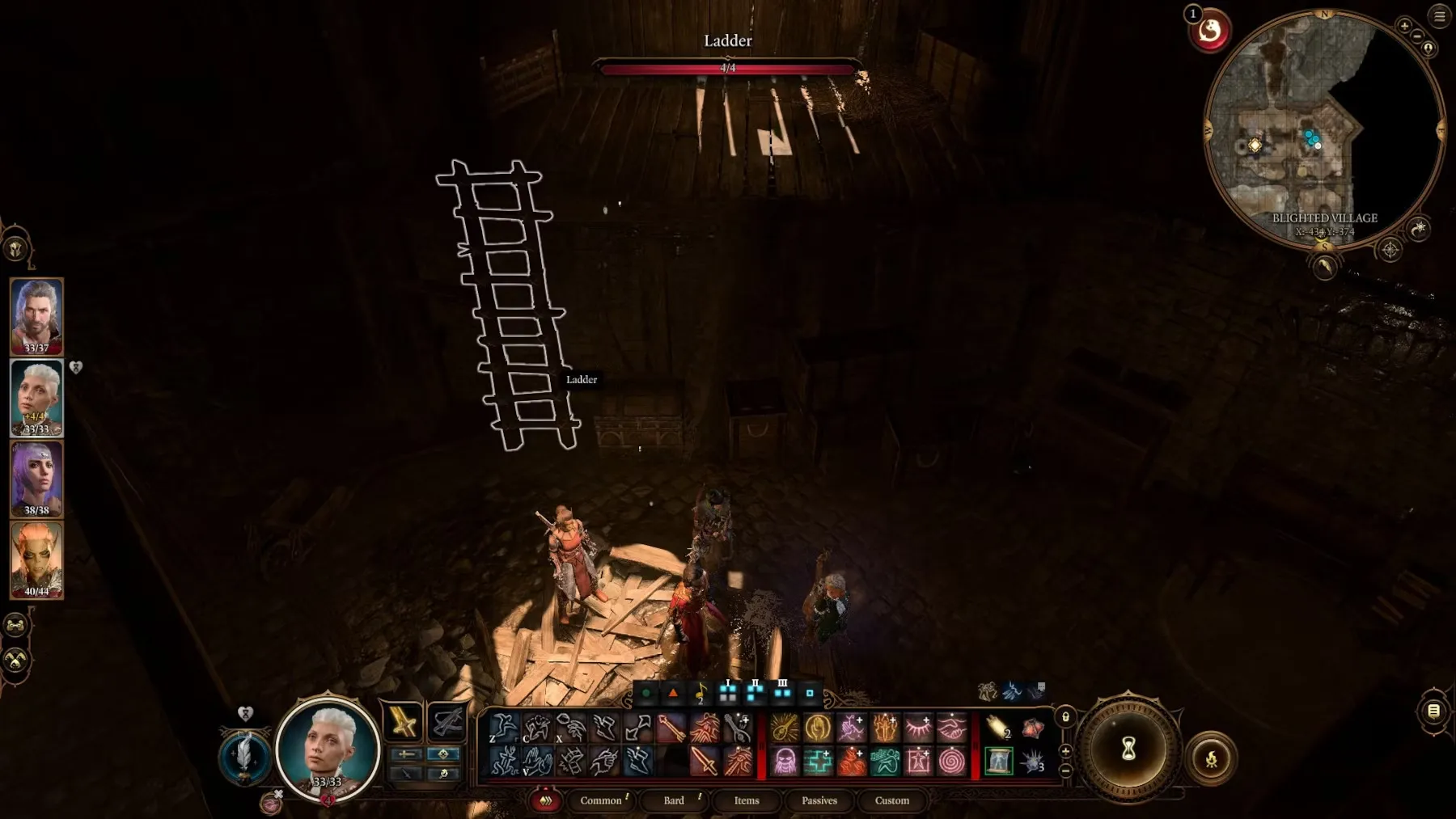Viewport: 1456px width, 819px height.
Task: Activate the main-hand sword melee attack
Action: pos(403,722)
